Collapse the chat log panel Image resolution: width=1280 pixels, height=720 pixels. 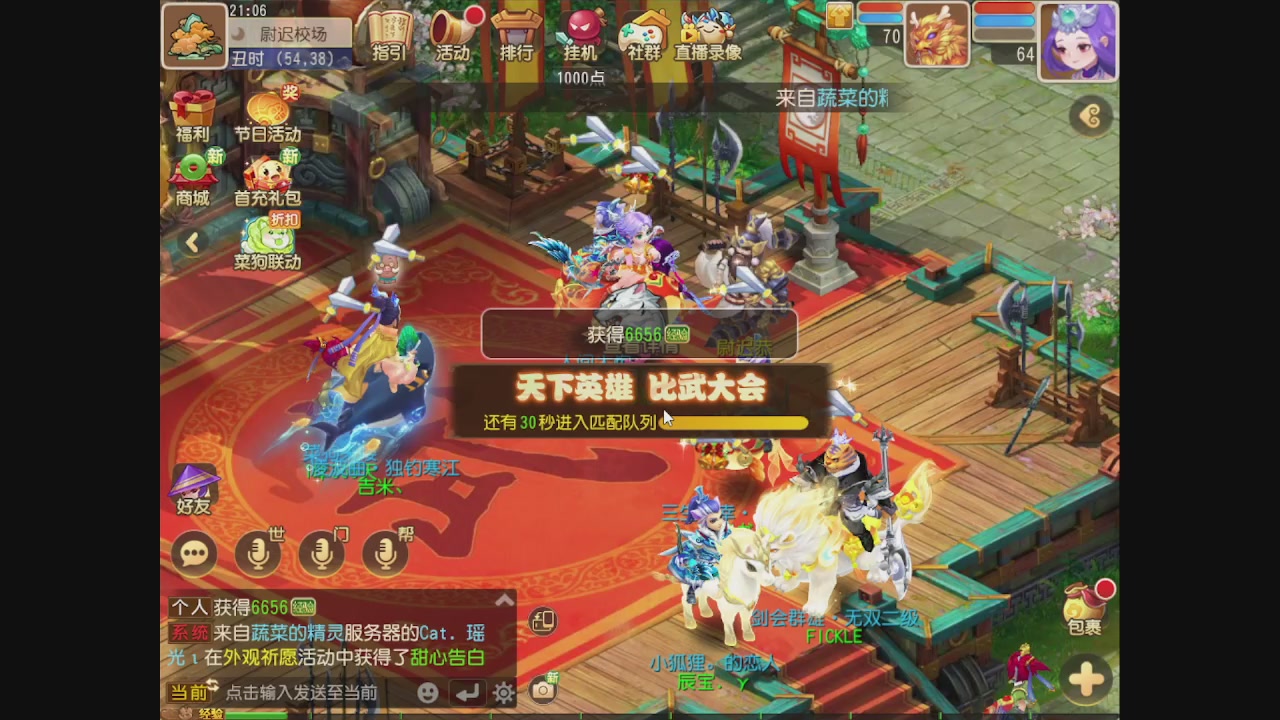505,599
